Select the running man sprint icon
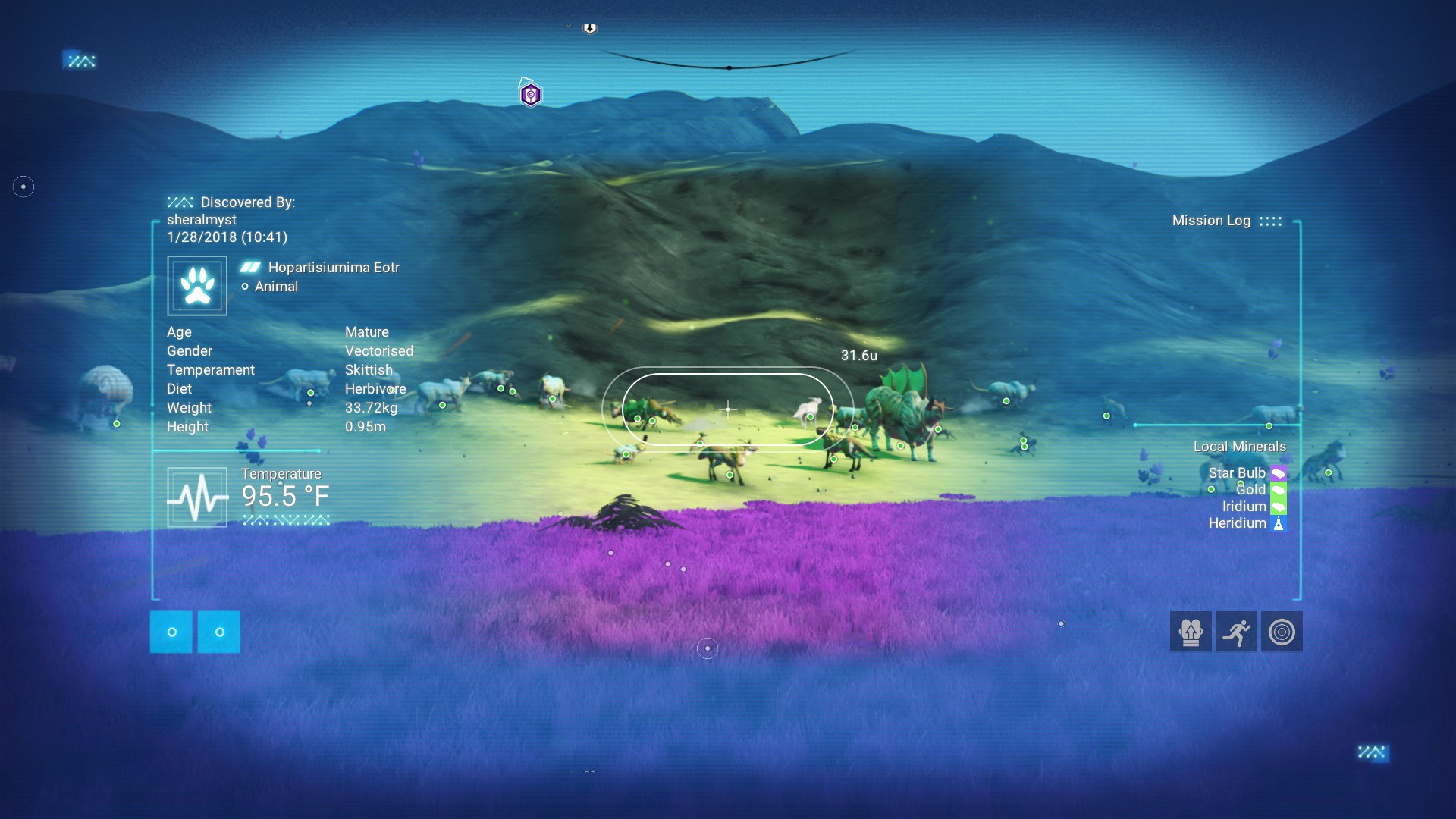The width and height of the screenshot is (1456, 819). 1236,632
